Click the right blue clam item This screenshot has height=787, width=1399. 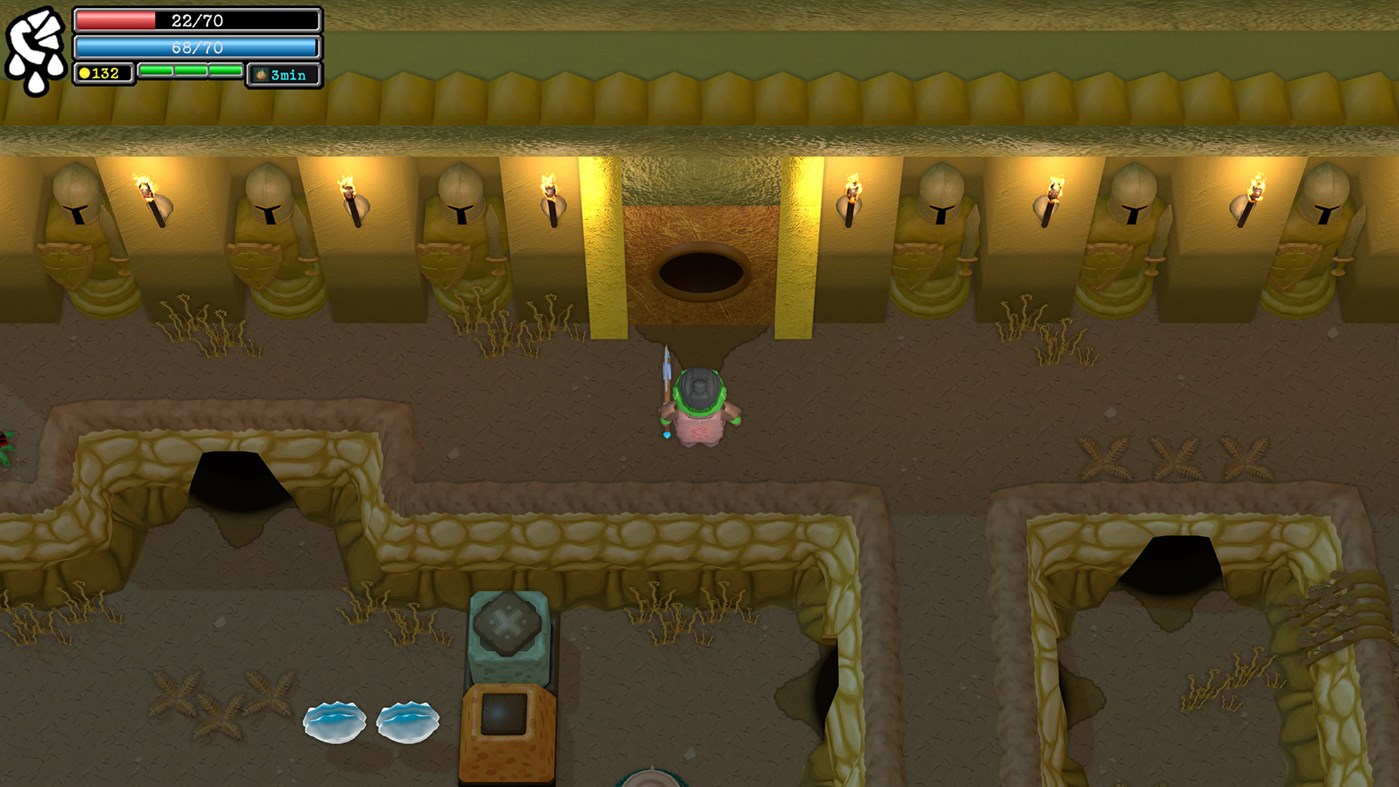(x=406, y=721)
